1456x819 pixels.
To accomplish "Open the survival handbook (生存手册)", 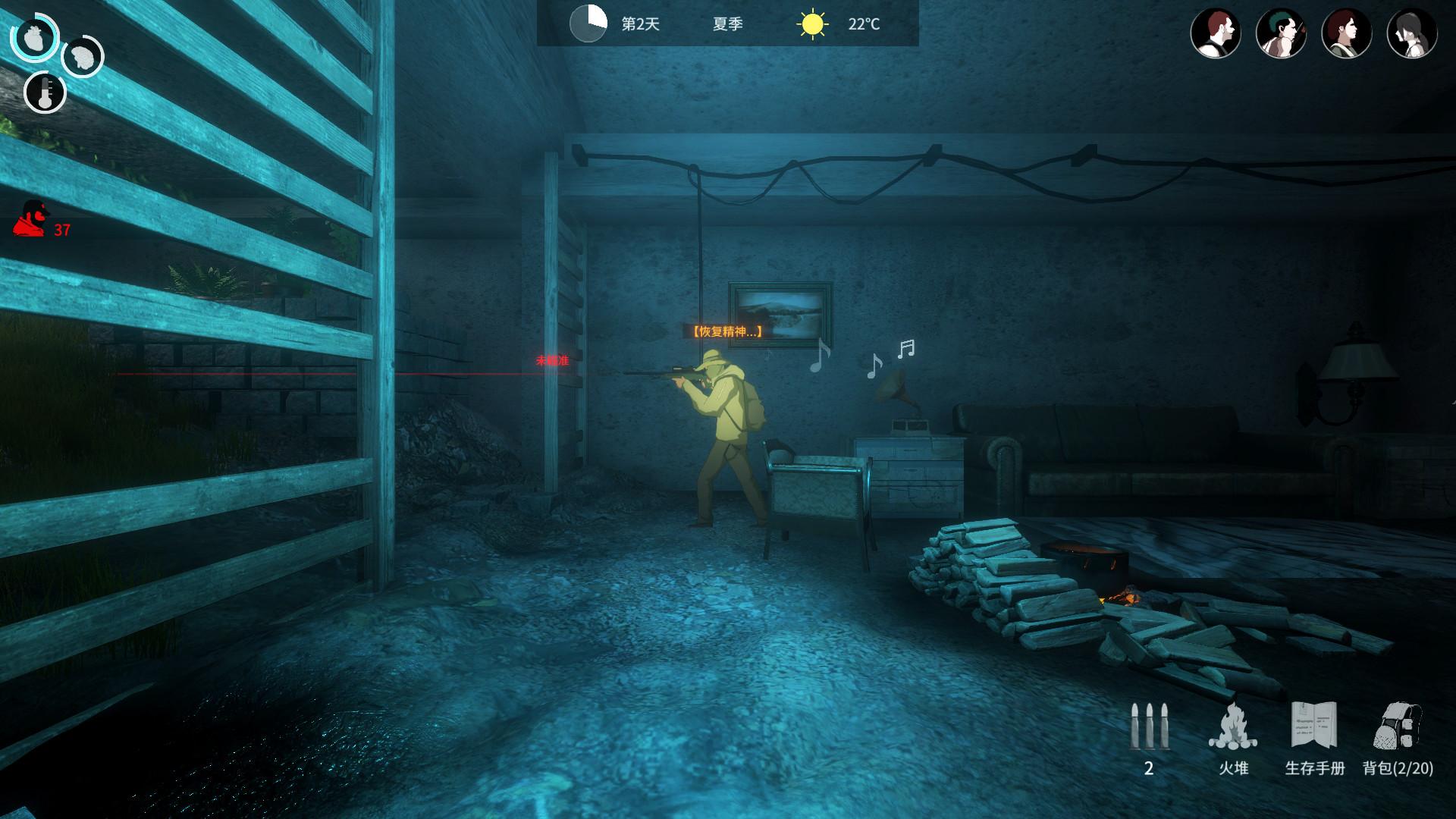I will pos(1314,726).
